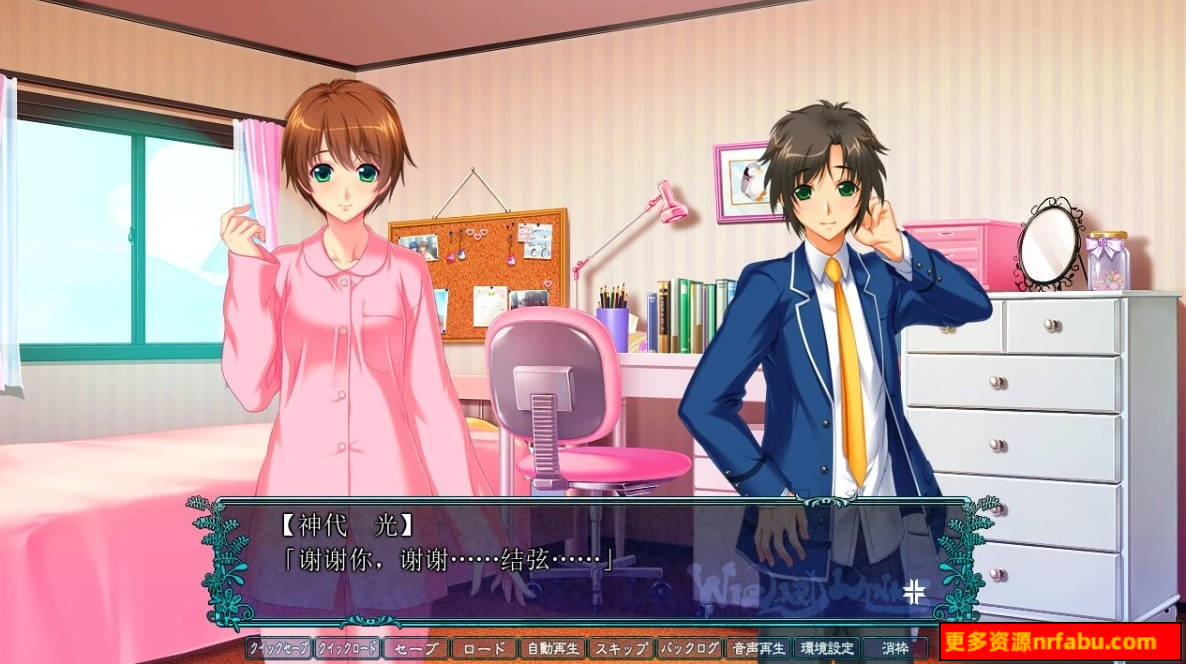Open the ロード load menu
Image resolution: width=1186 pixels, height=664 pixels.
tap(484, 648)
